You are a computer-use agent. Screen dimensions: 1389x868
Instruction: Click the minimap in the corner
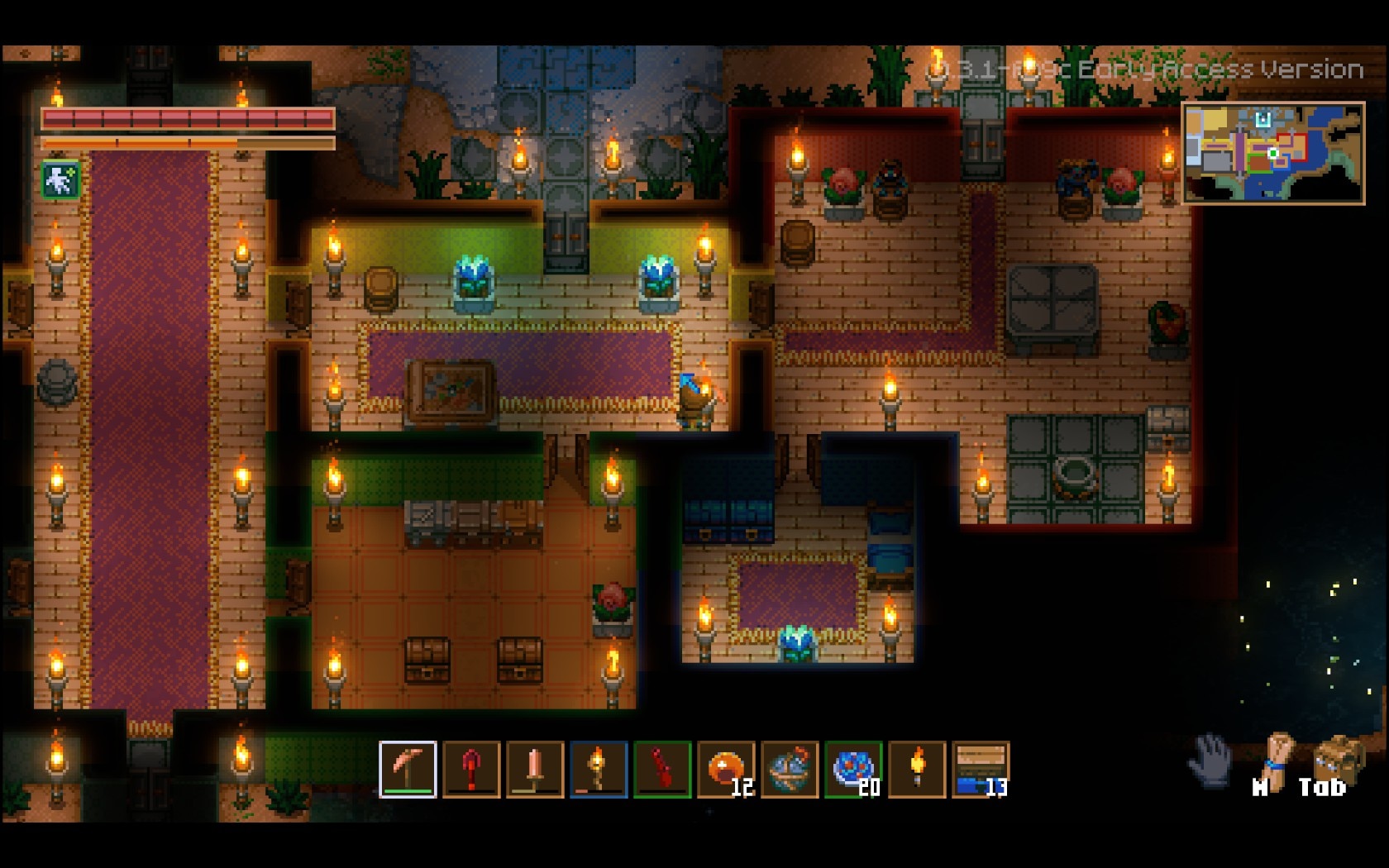(1273, 153)
